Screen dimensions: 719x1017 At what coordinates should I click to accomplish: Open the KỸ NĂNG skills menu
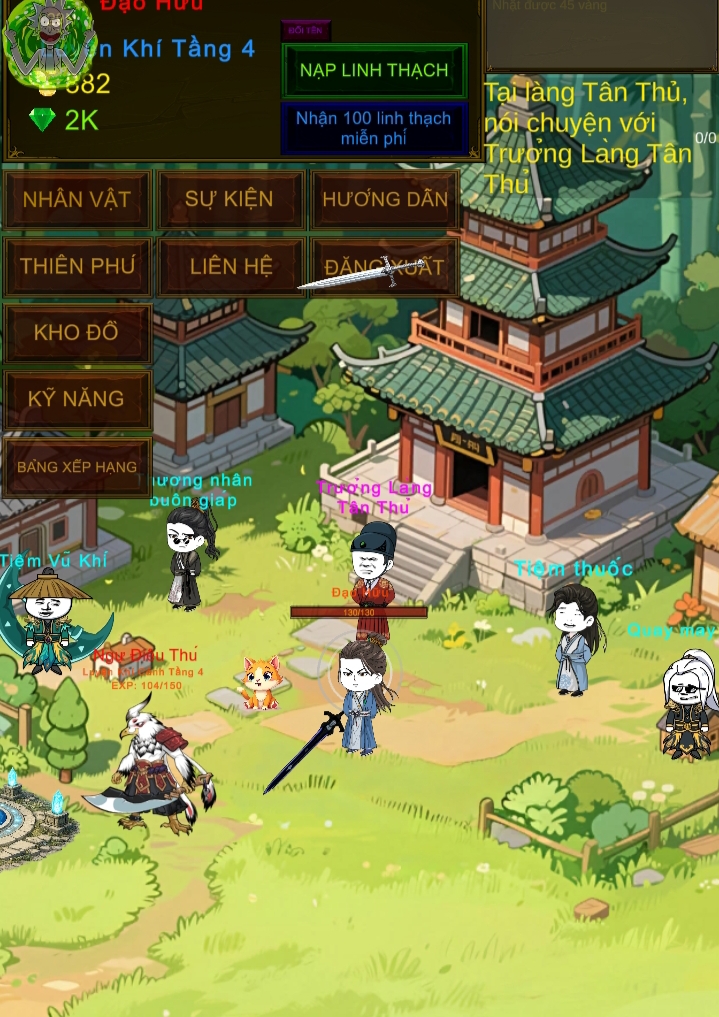point(77,399)
